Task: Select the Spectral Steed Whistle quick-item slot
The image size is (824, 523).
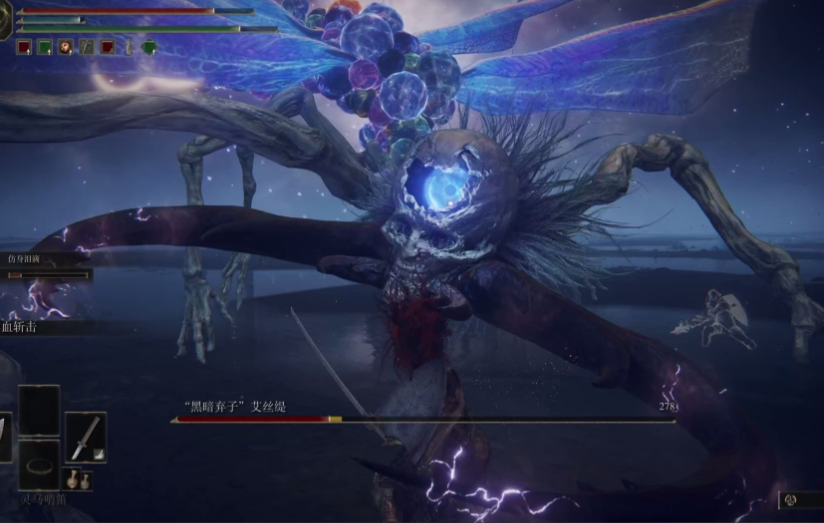Action: point(40,464)
